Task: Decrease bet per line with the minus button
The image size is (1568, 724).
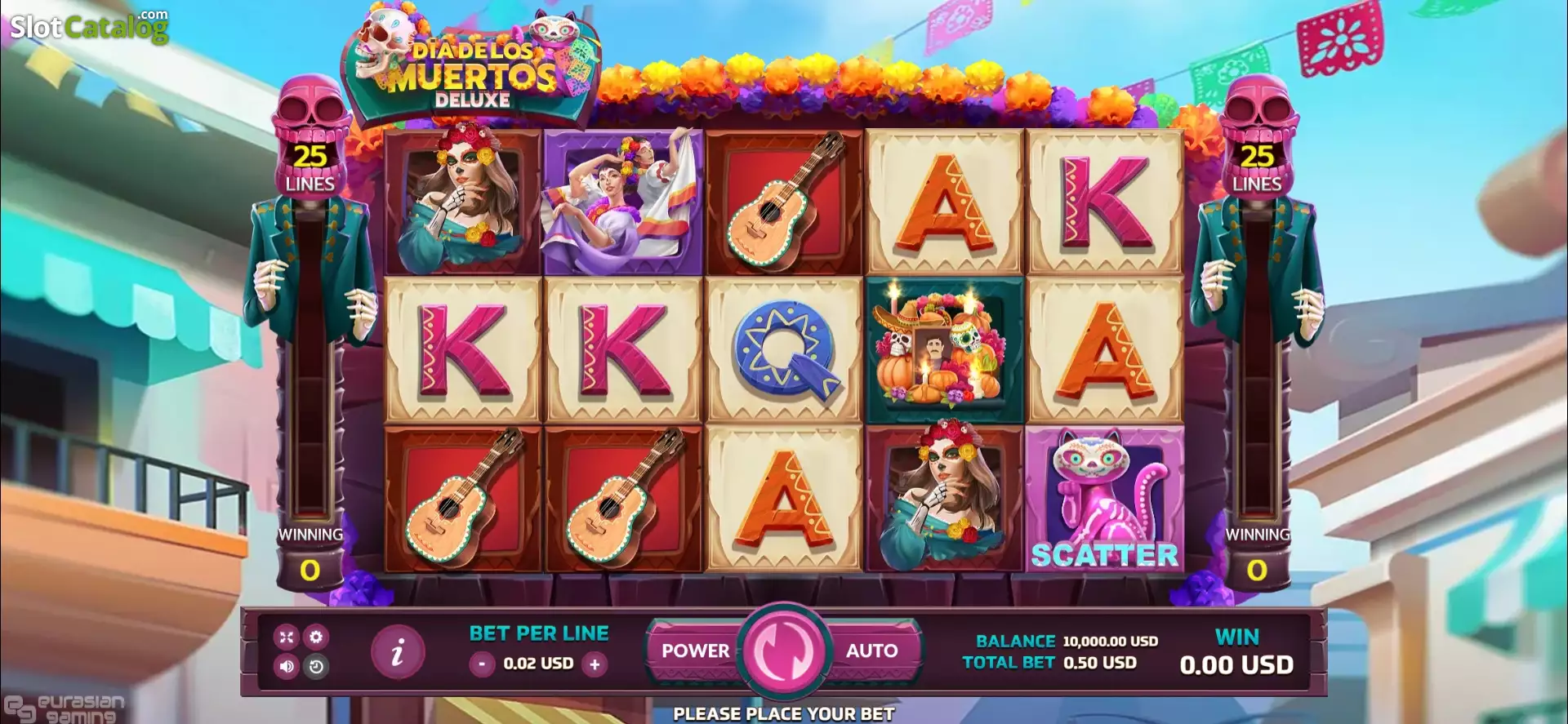Action: click(x=482, y=663)
